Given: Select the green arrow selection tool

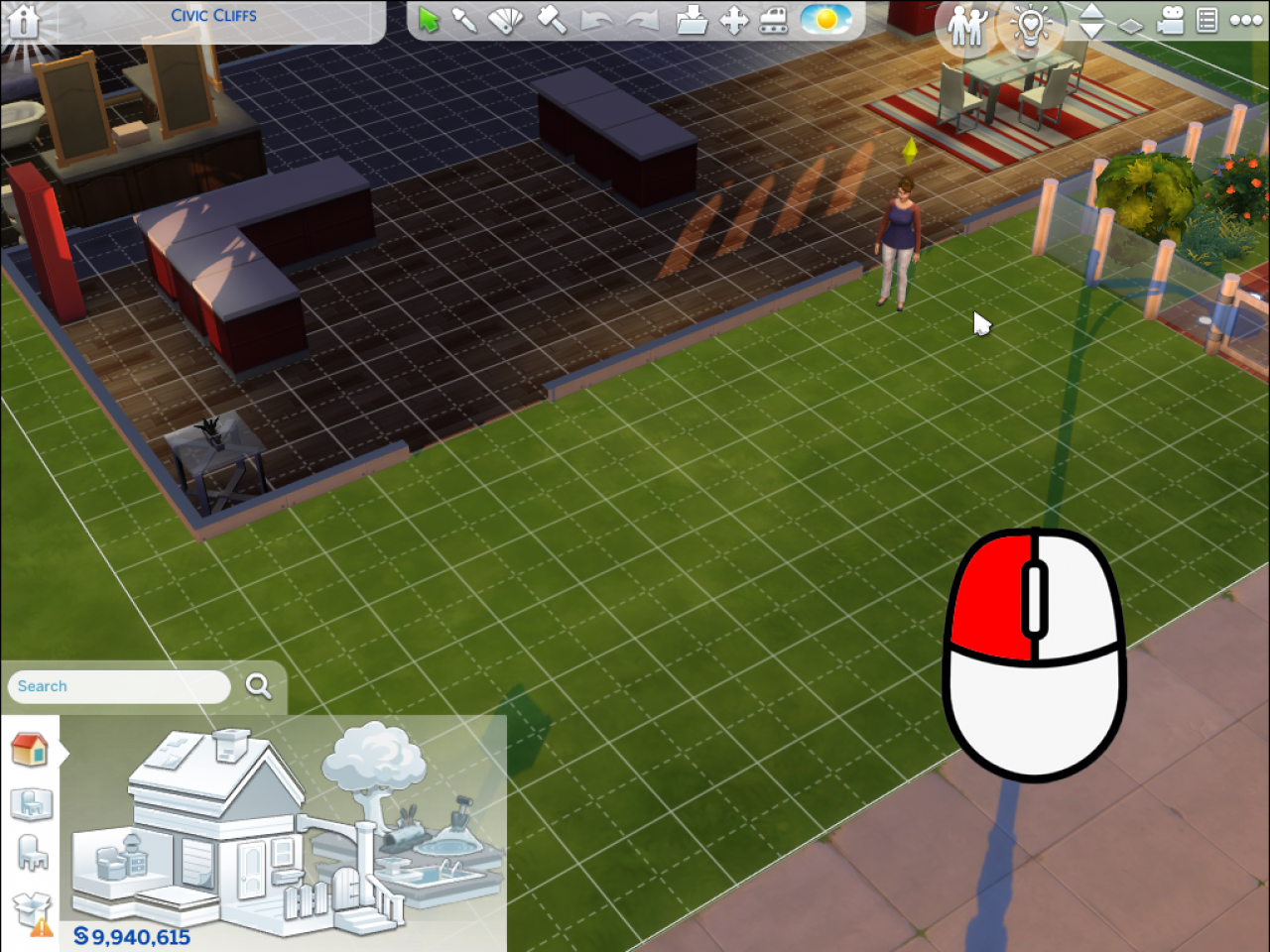Looking at the screenshot, I should (430, 20).
